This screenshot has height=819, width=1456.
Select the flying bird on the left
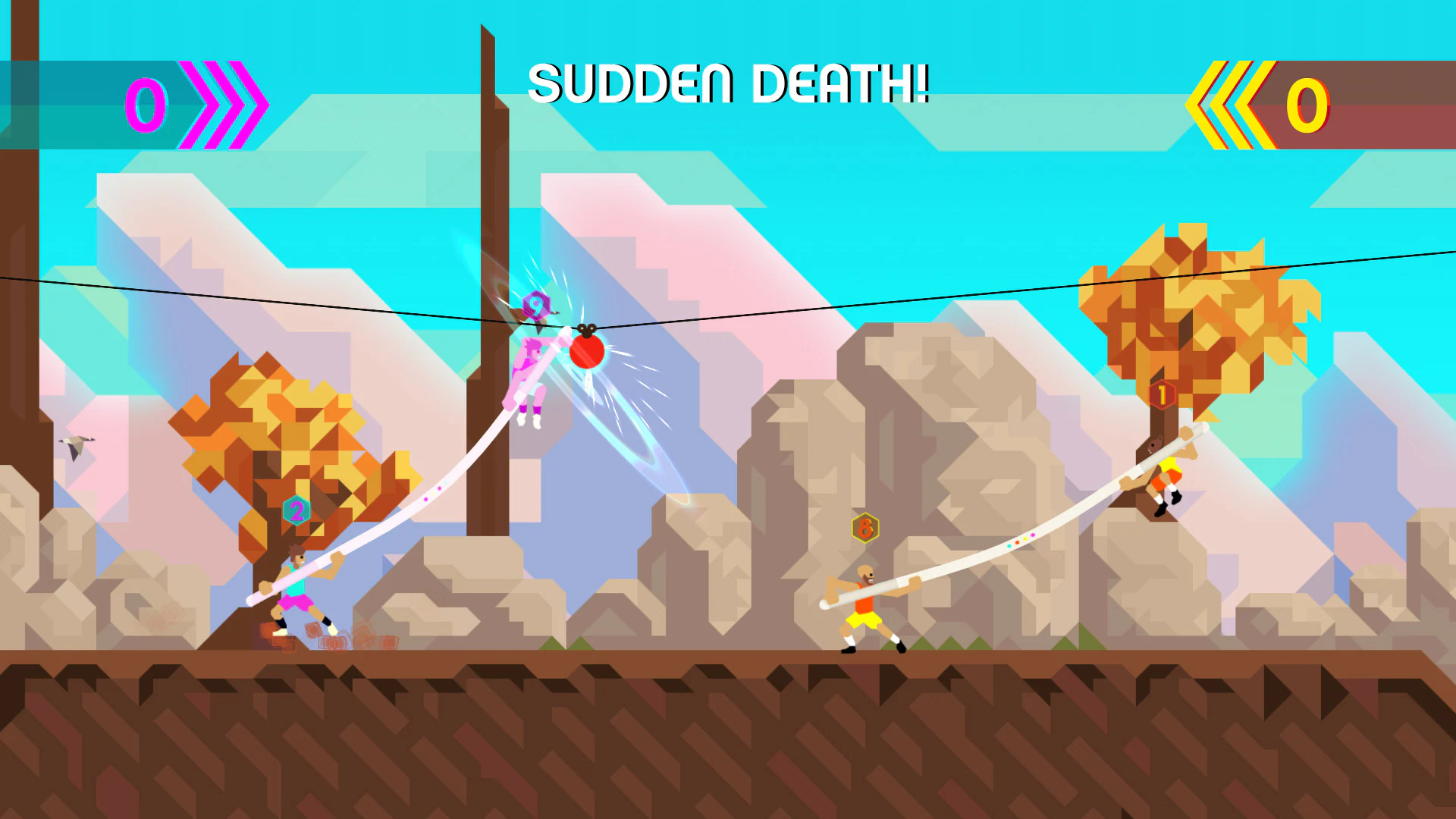[x=76, y=444]
